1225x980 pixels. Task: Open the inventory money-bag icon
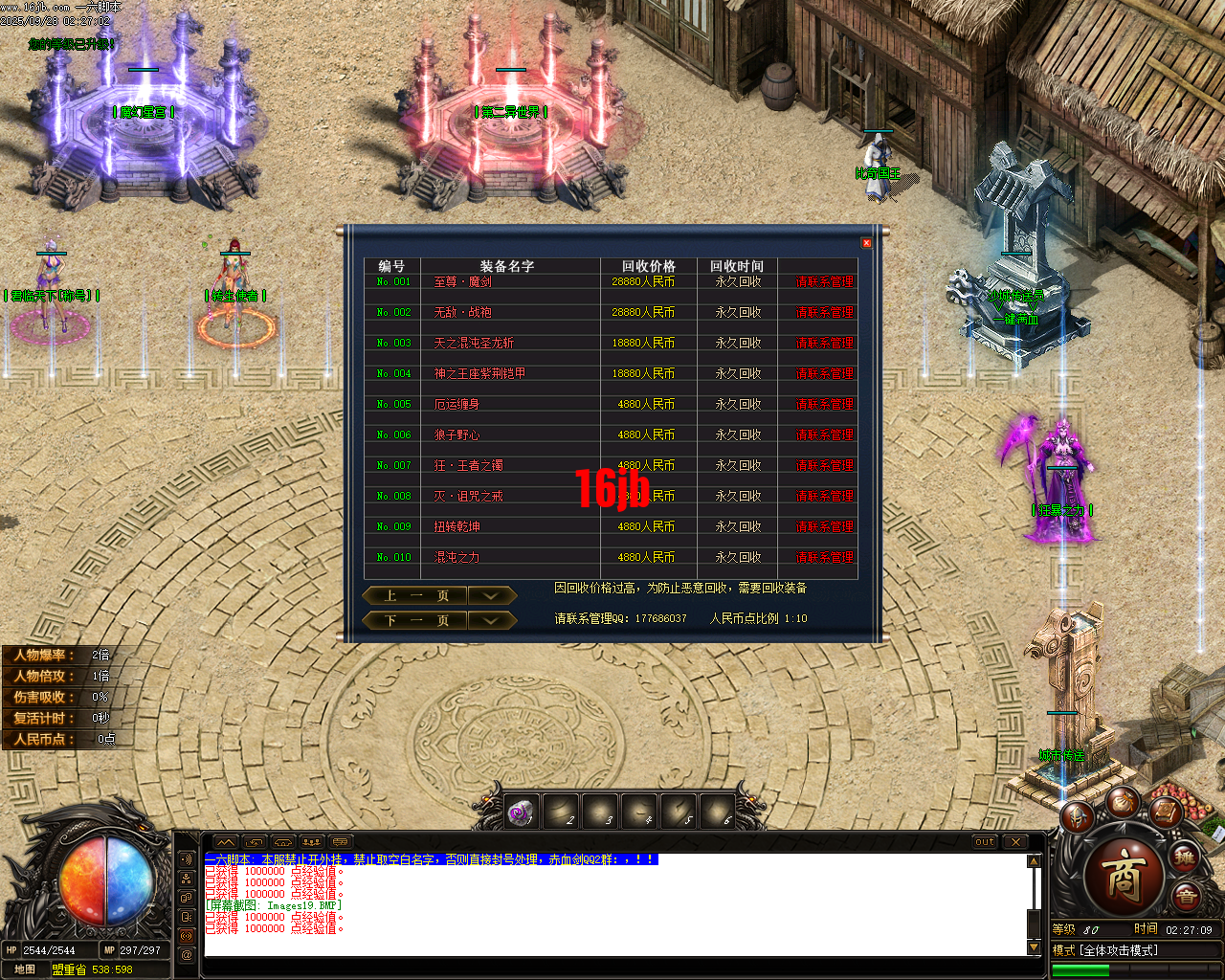[1125, 803]
